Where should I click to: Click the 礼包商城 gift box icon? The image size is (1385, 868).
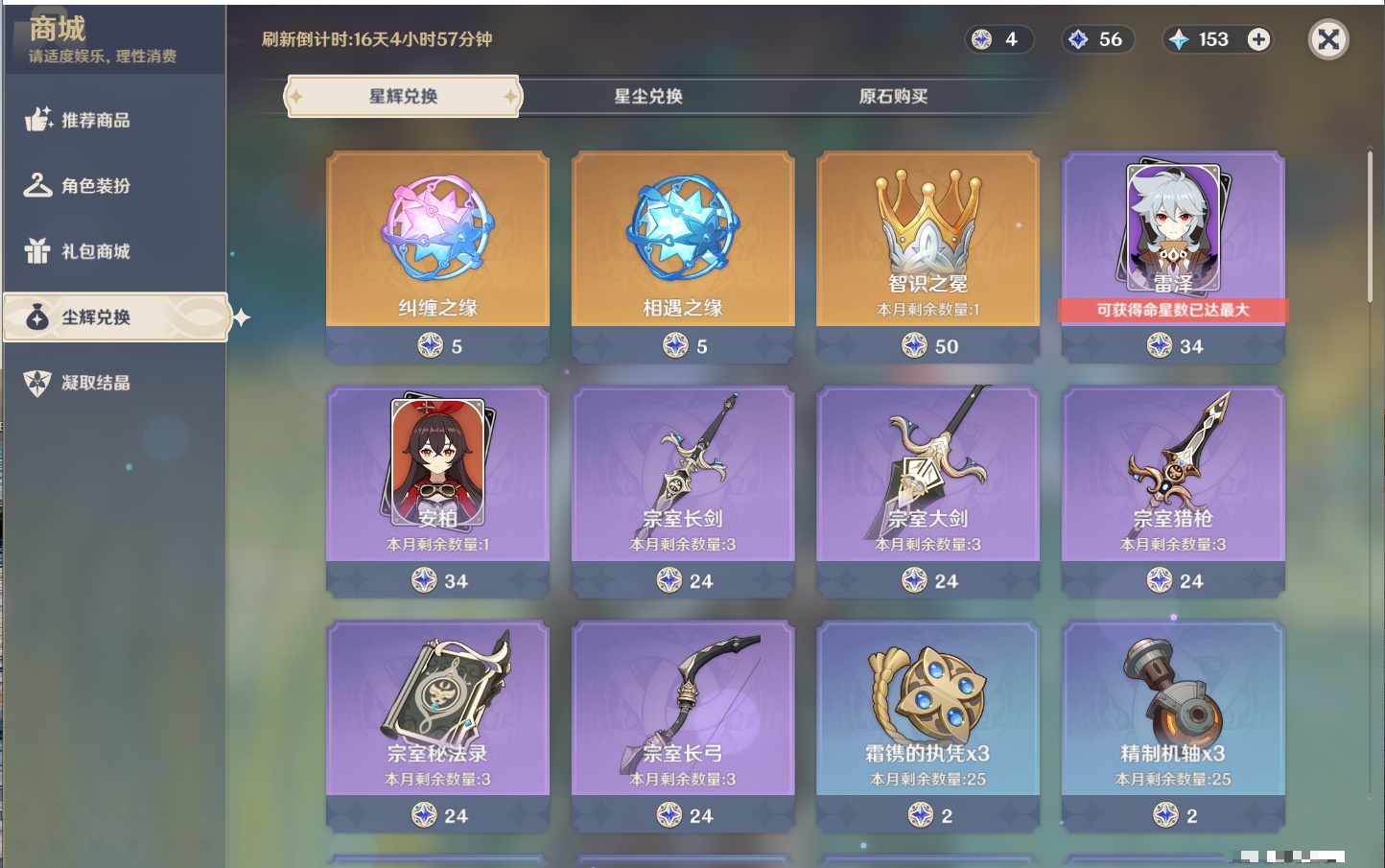tap(37, 251)
